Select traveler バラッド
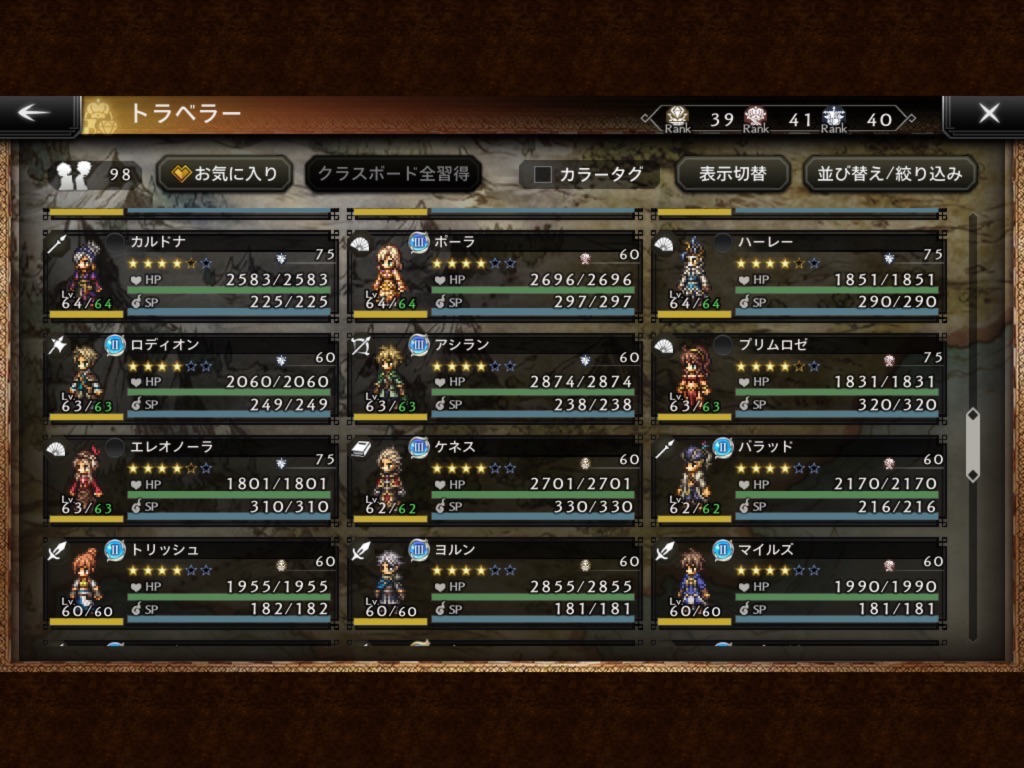This screenshot has width=1024, height=768. [798, 479]
